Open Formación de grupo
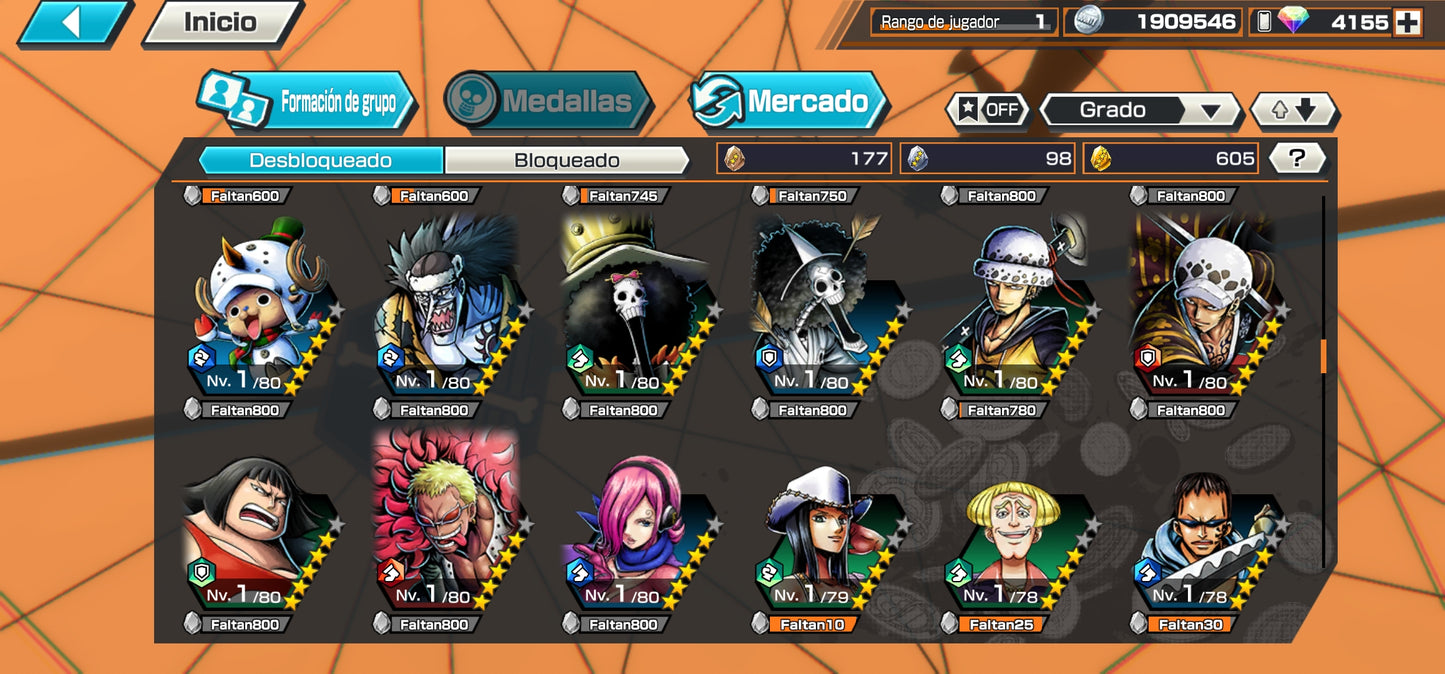The image size is (1445, 674). tap(308, 101)
